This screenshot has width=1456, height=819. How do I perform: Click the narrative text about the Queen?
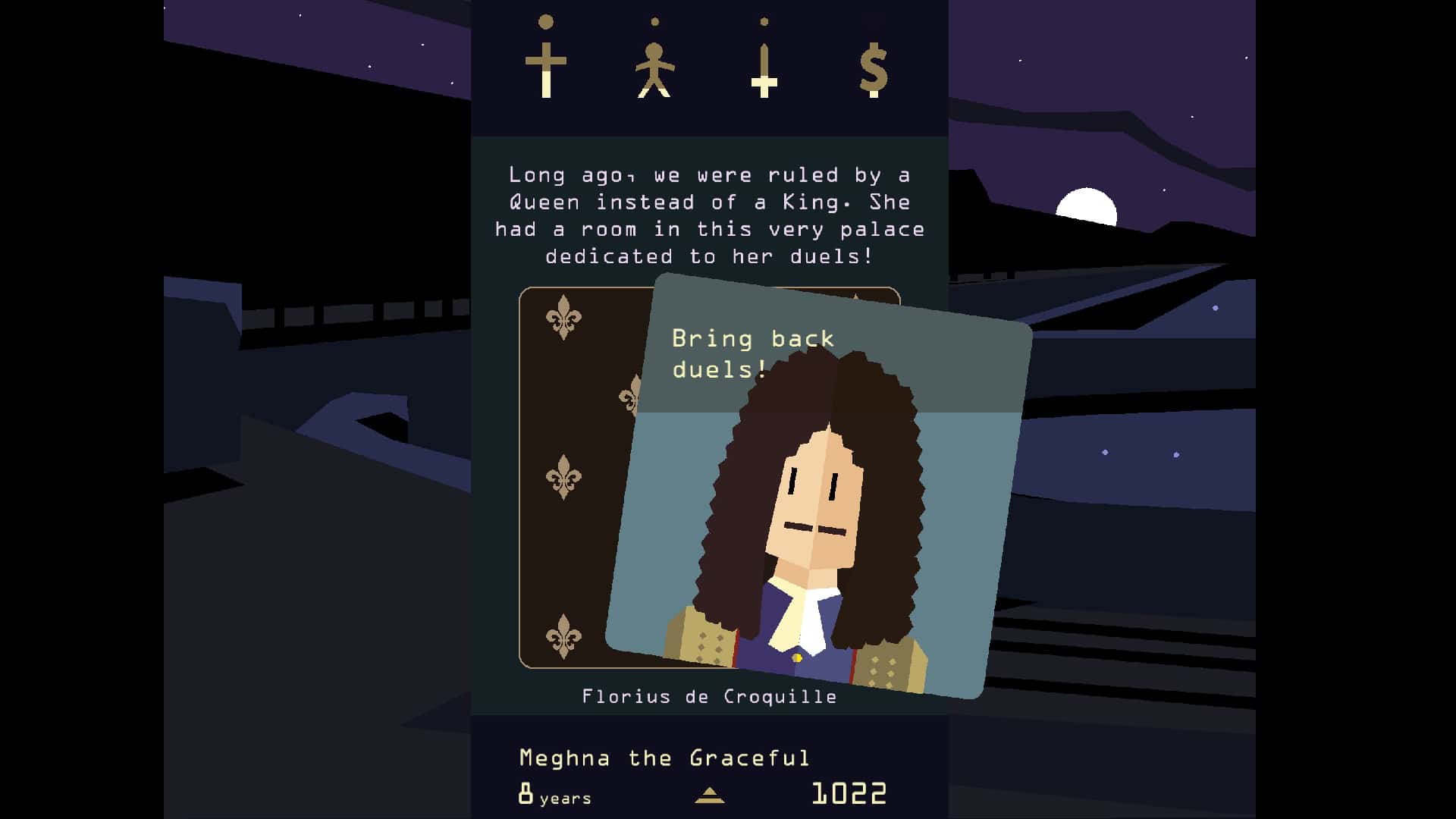click(x=713, y=215)
